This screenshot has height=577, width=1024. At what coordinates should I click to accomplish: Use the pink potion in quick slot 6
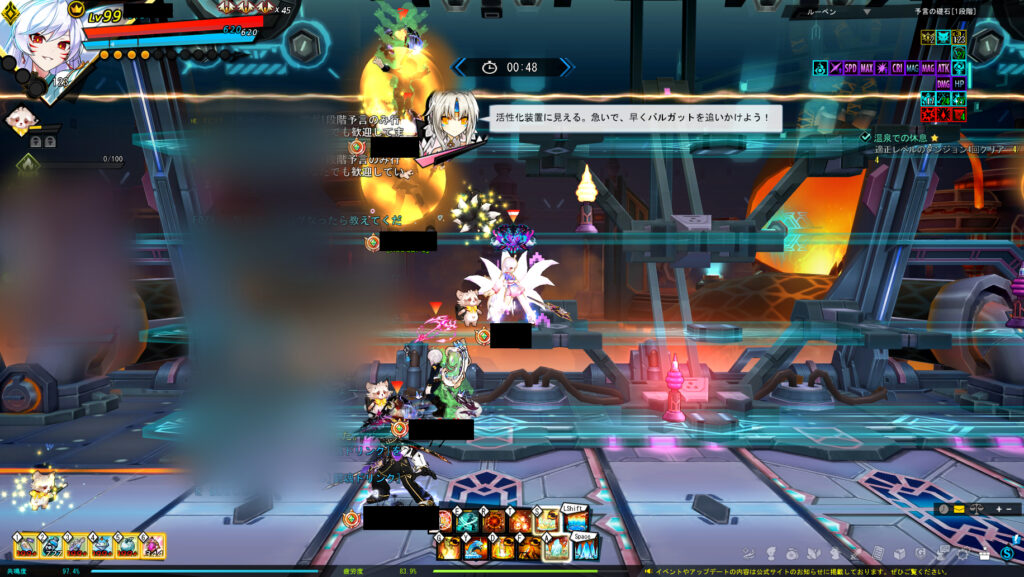coord(153,545)
